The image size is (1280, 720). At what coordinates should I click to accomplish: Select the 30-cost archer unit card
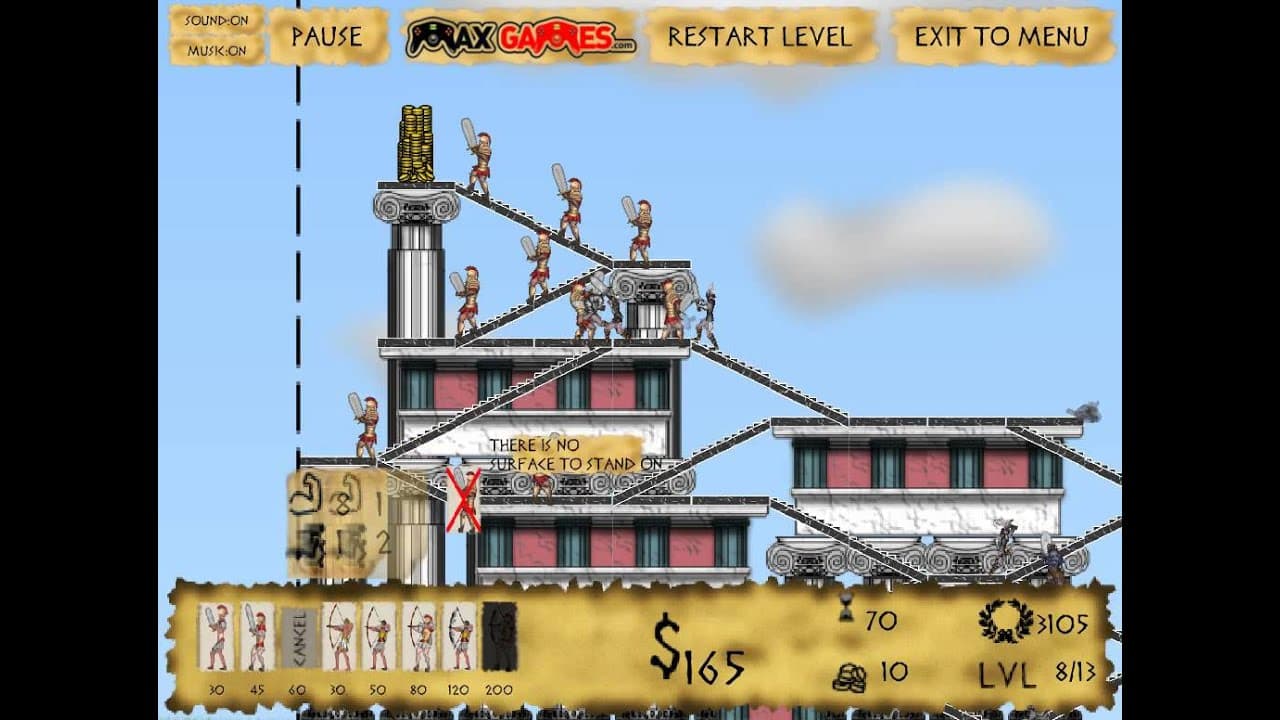click(339, 636)
